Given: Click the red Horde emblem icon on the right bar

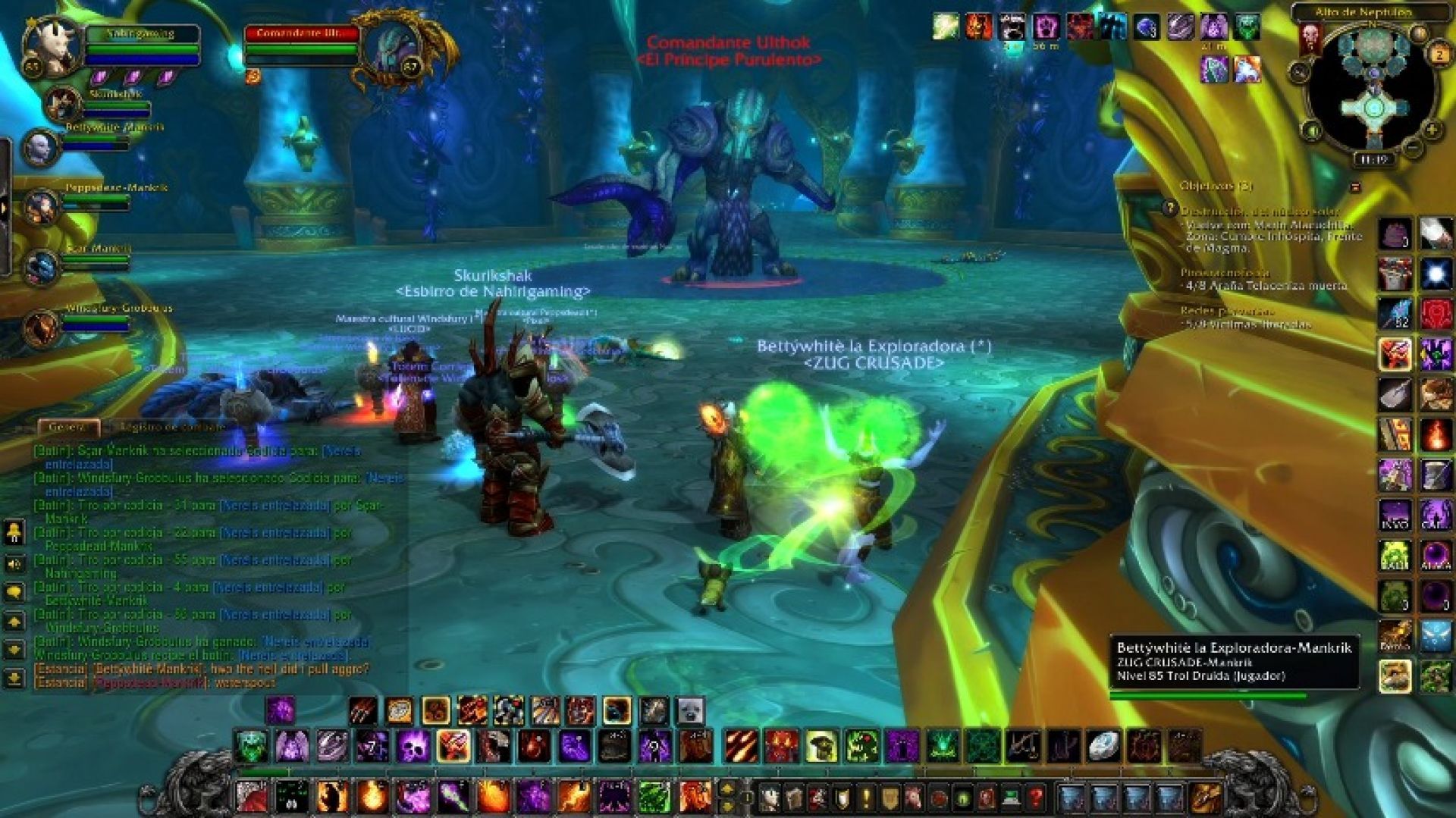Looking at the screenshot, I should 1434,311.
